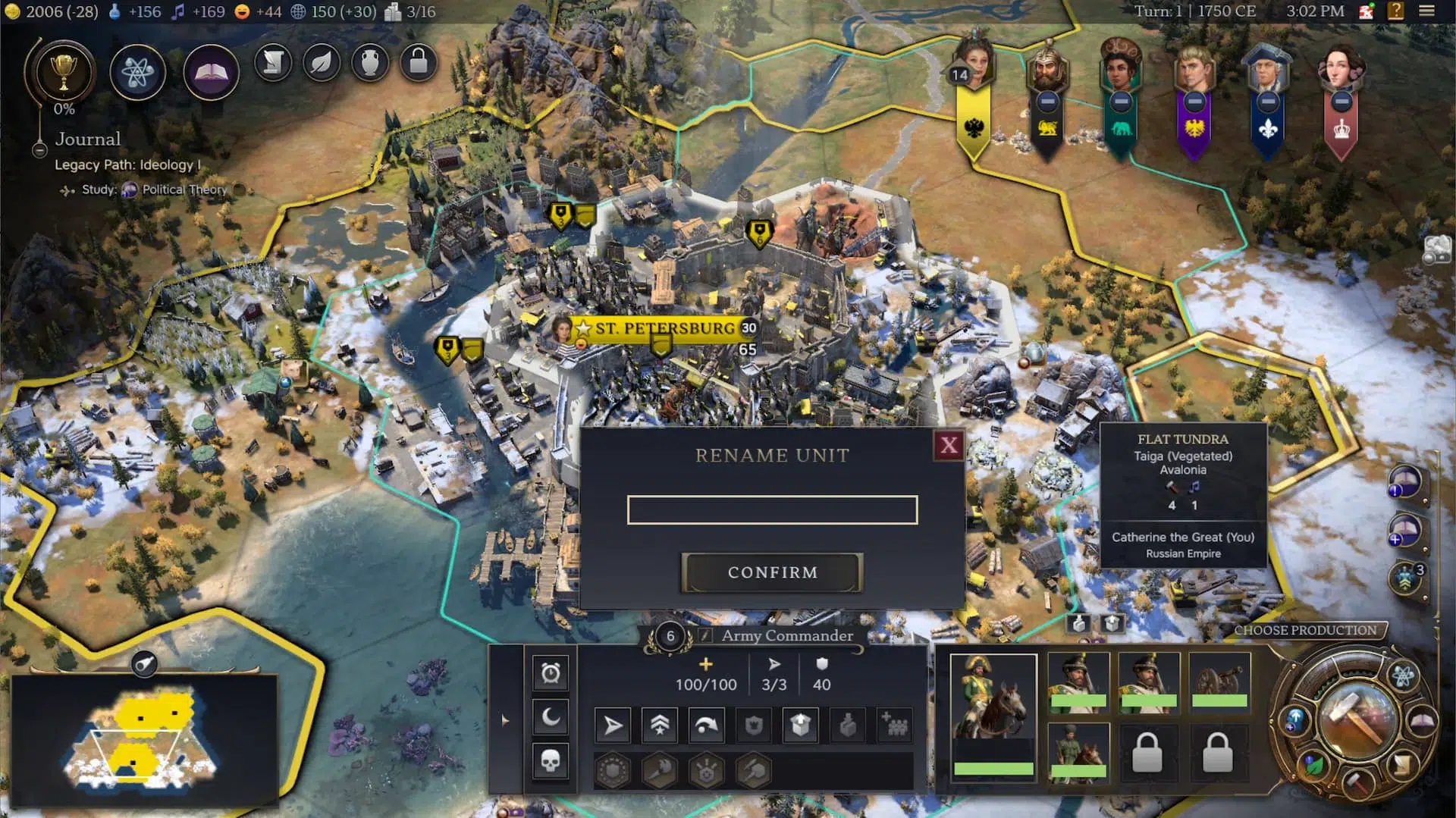Open the leaf resources screen
This screenshot has height=818, width=1456.
coord(322,63)
